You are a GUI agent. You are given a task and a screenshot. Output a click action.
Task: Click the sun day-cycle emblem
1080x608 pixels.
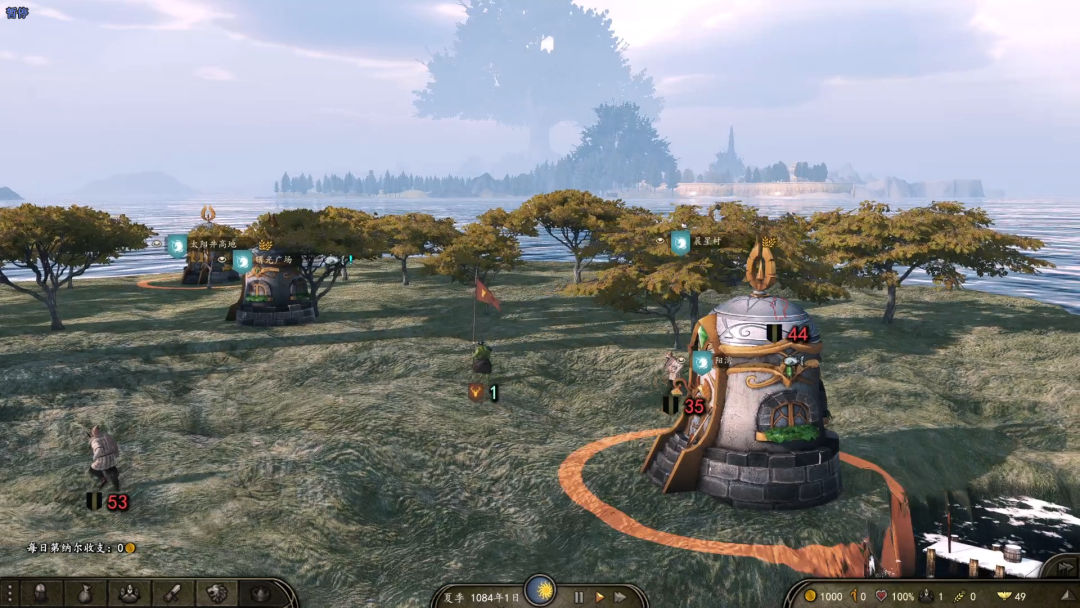click(x=540, y=591)
